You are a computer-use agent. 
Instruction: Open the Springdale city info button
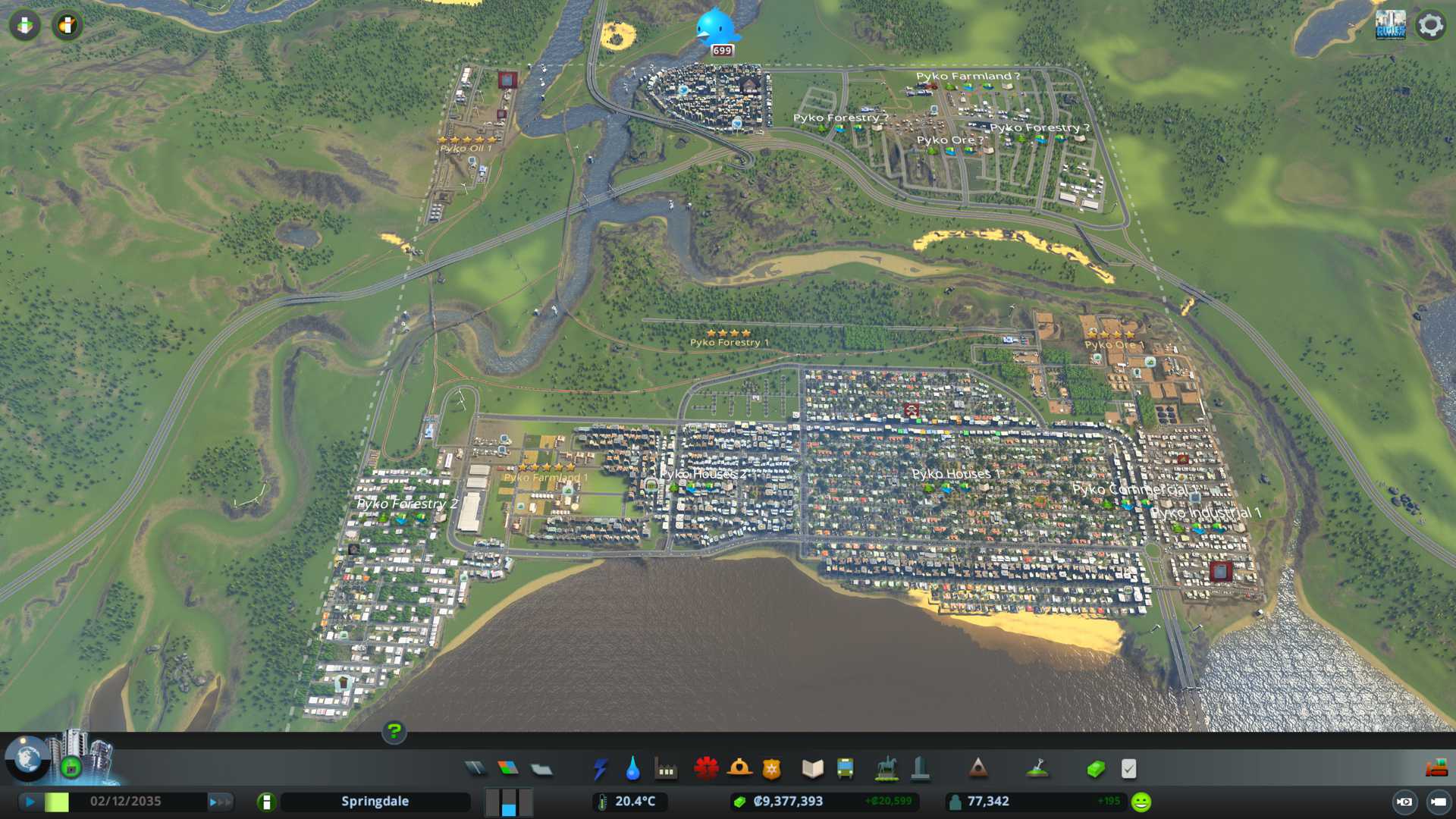266,802
